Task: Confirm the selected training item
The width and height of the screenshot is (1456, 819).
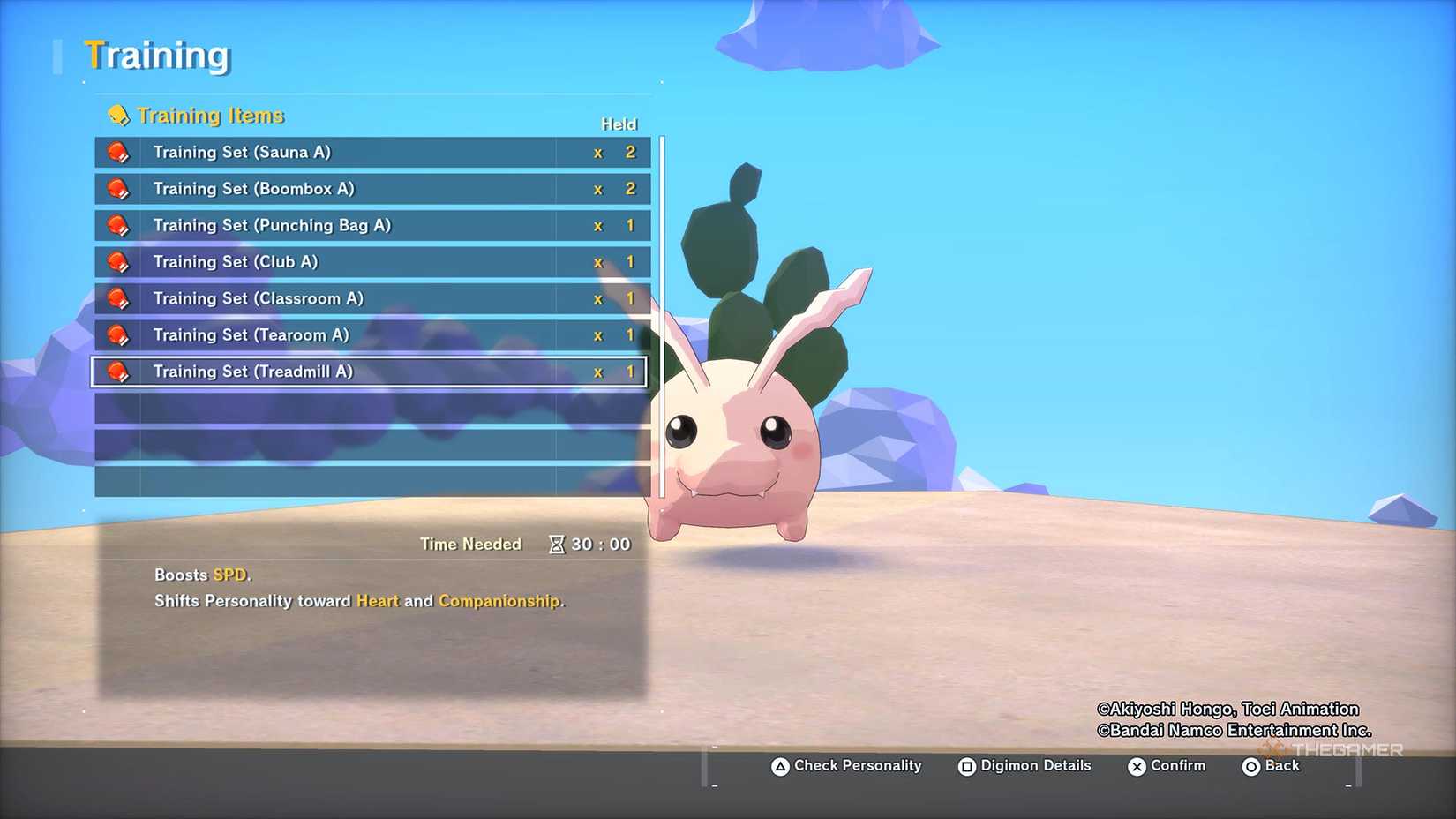Action: click(x=1167, y=766)
